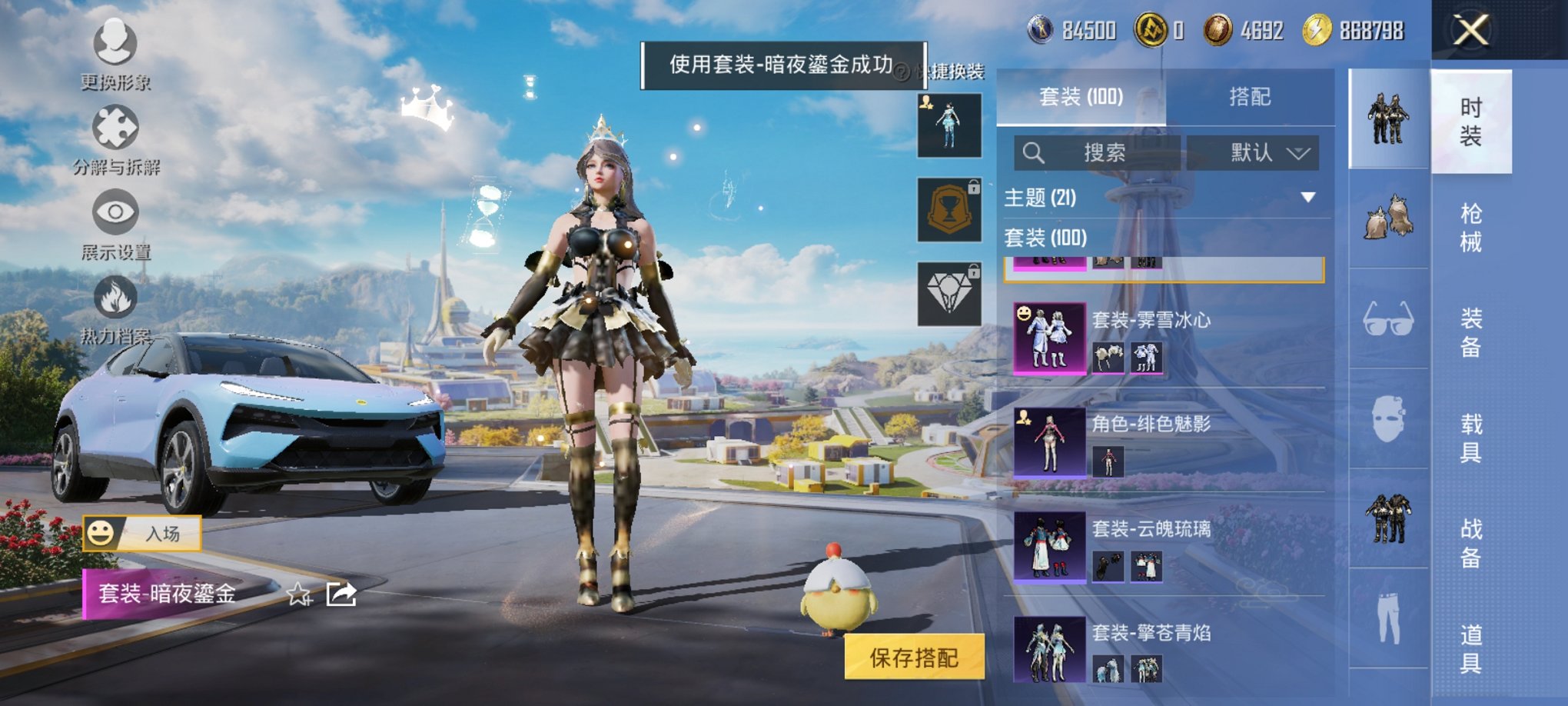
Task: Click the search magnifier icon
Action: pyautogui.click(x=1034, y=152)
